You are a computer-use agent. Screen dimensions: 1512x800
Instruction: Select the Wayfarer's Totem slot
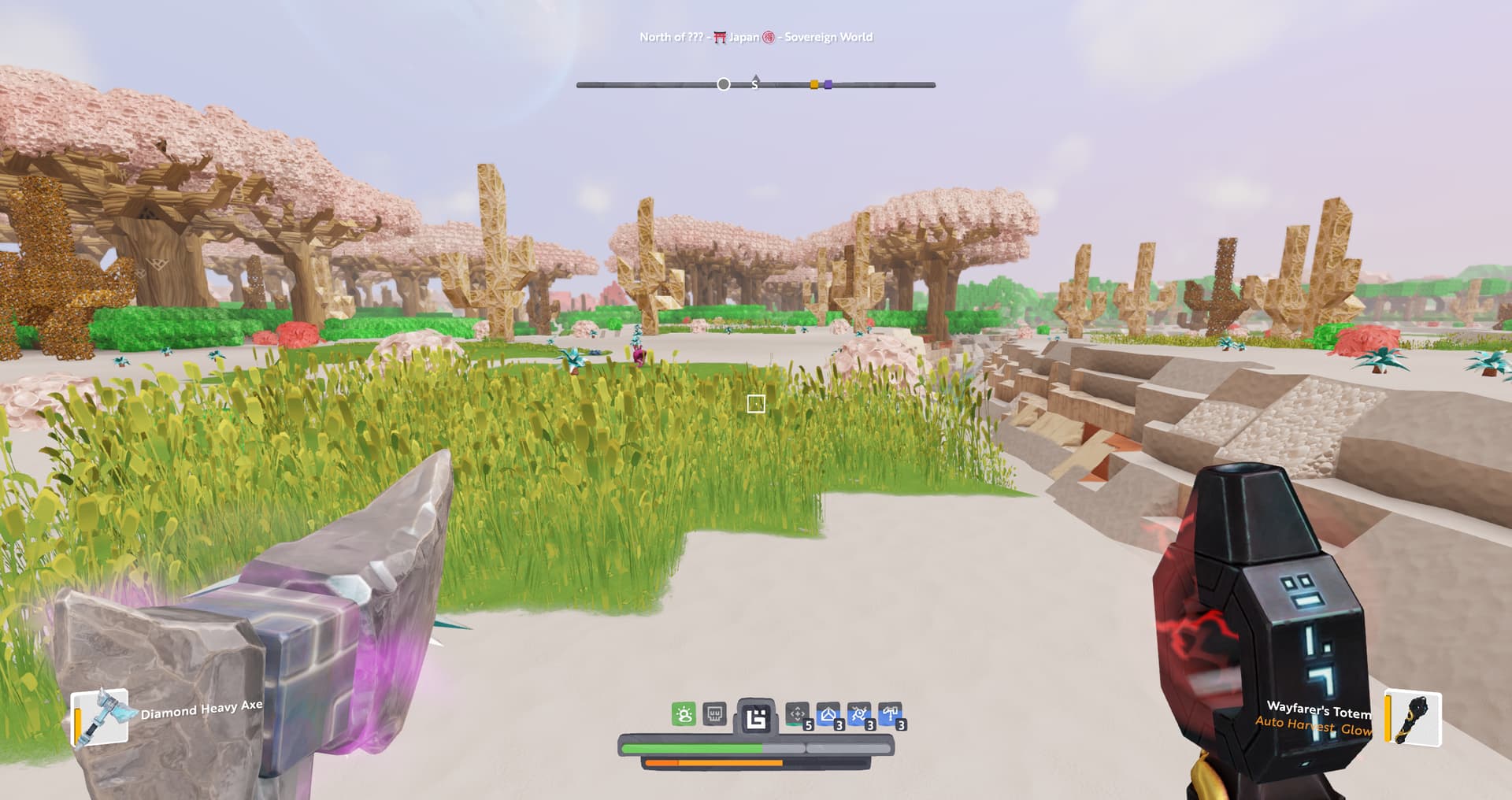click(1414, 717)
